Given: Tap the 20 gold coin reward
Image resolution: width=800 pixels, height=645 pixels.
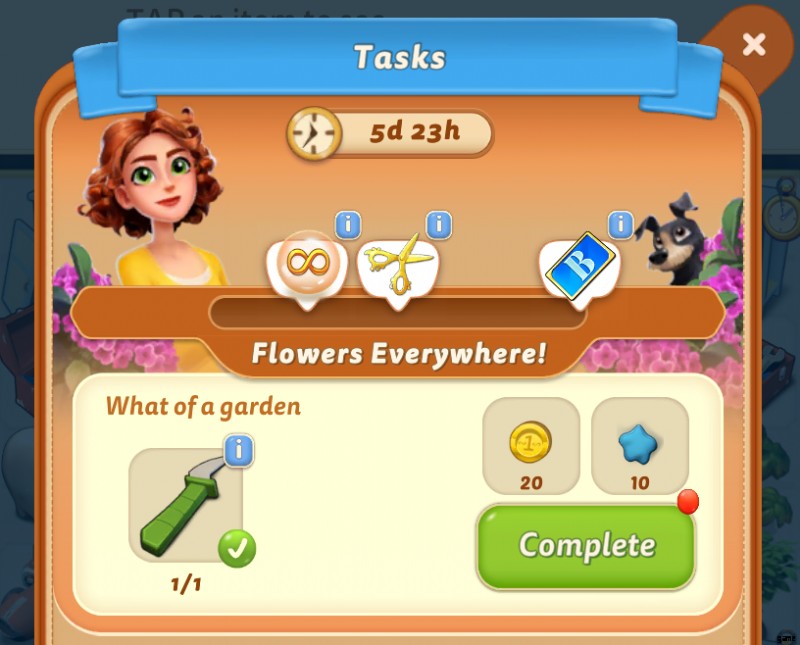Looking at the screenshot, I should 530,445.
